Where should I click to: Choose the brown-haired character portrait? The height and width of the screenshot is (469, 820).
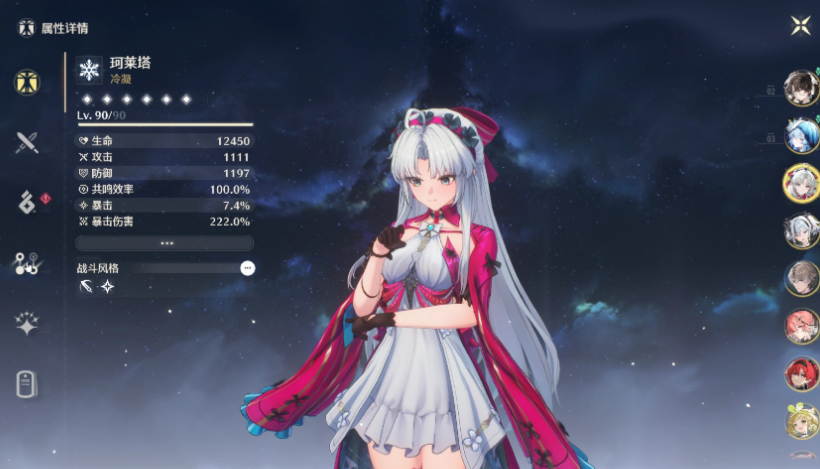click(x=801, y=278)
